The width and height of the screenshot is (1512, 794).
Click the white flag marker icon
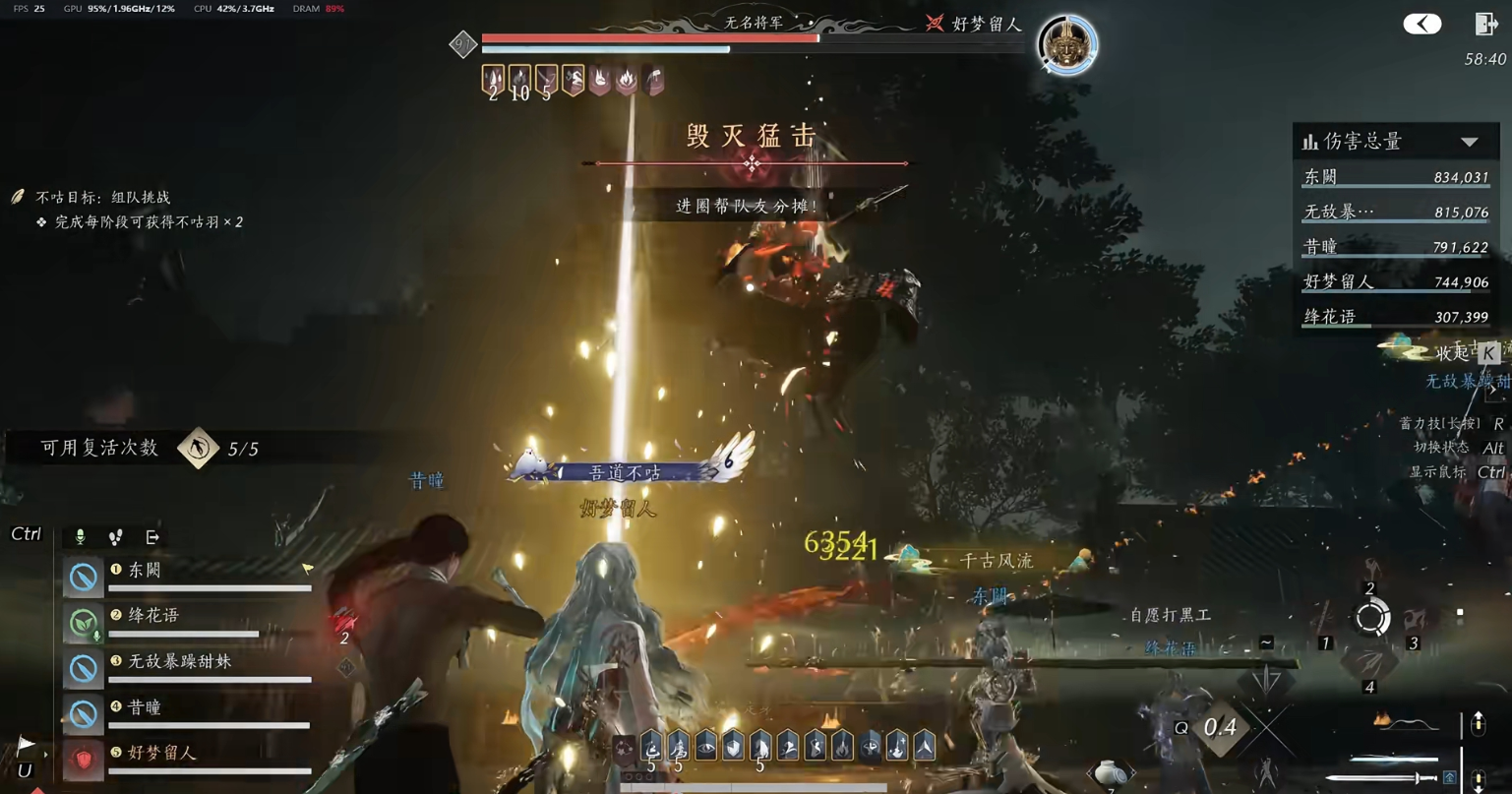[26, 745]
